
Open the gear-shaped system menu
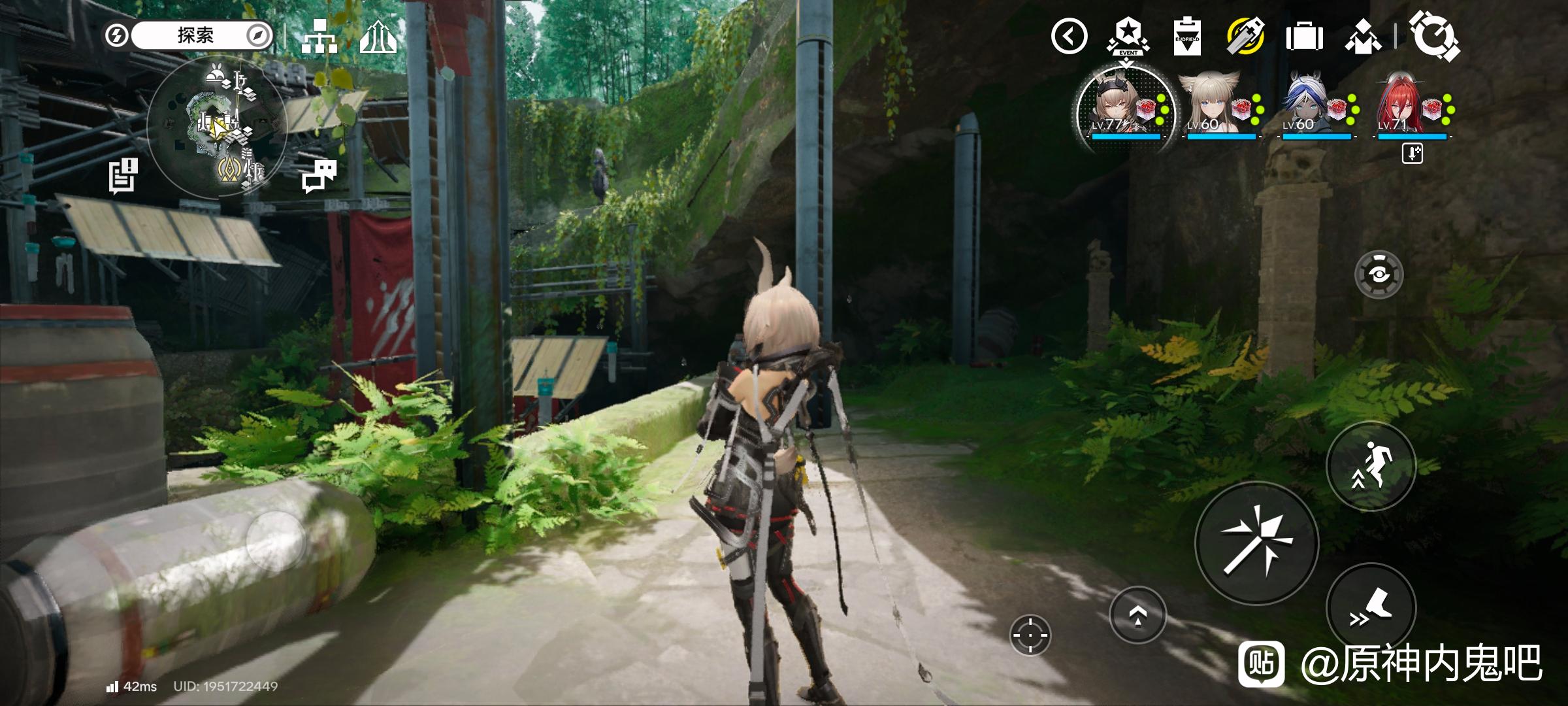click(1433, 36)
